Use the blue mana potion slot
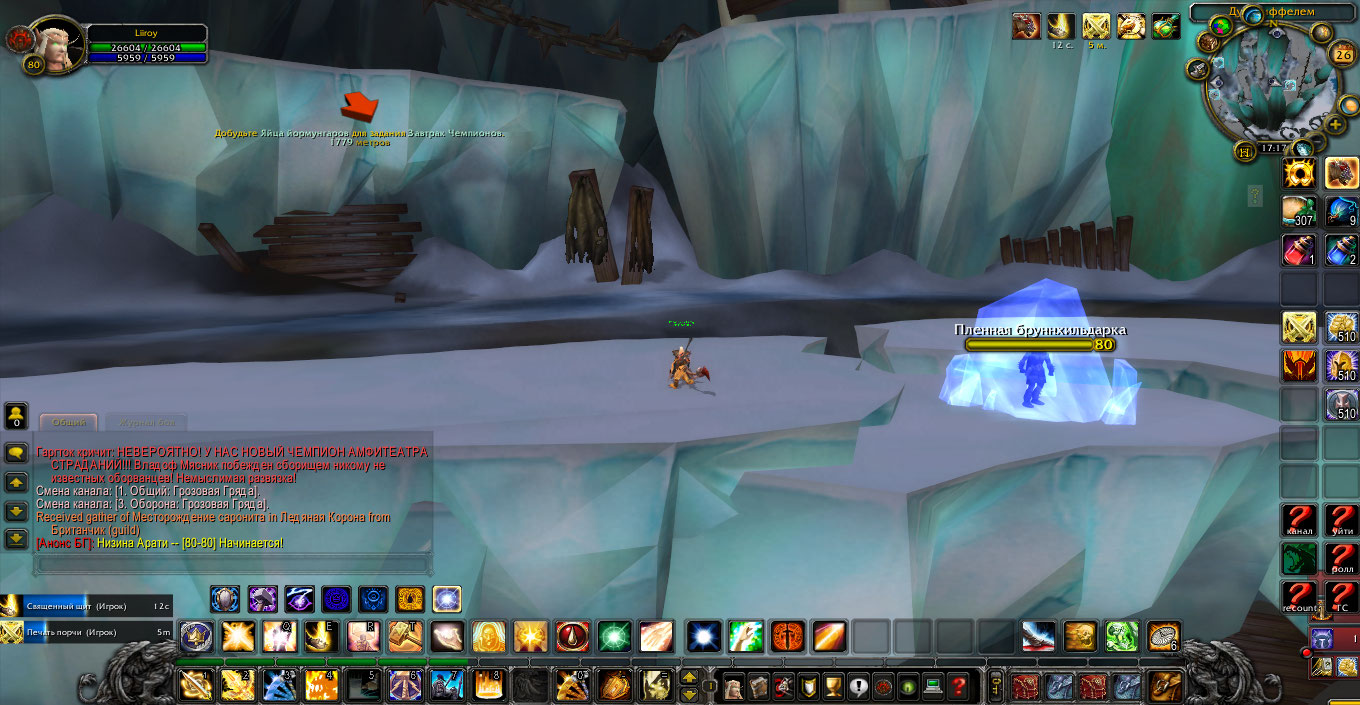The width and height of the screenshot is (1360, 705). pyautogui.click(x=1342, y=250)
